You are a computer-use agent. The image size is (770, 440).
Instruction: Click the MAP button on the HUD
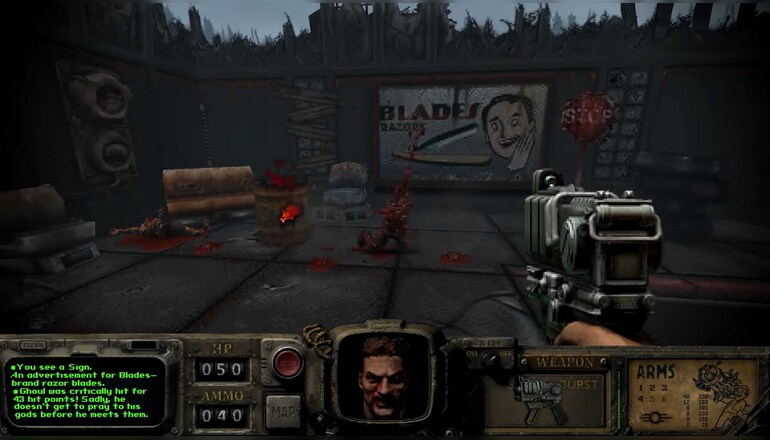[x=283, y=412]
